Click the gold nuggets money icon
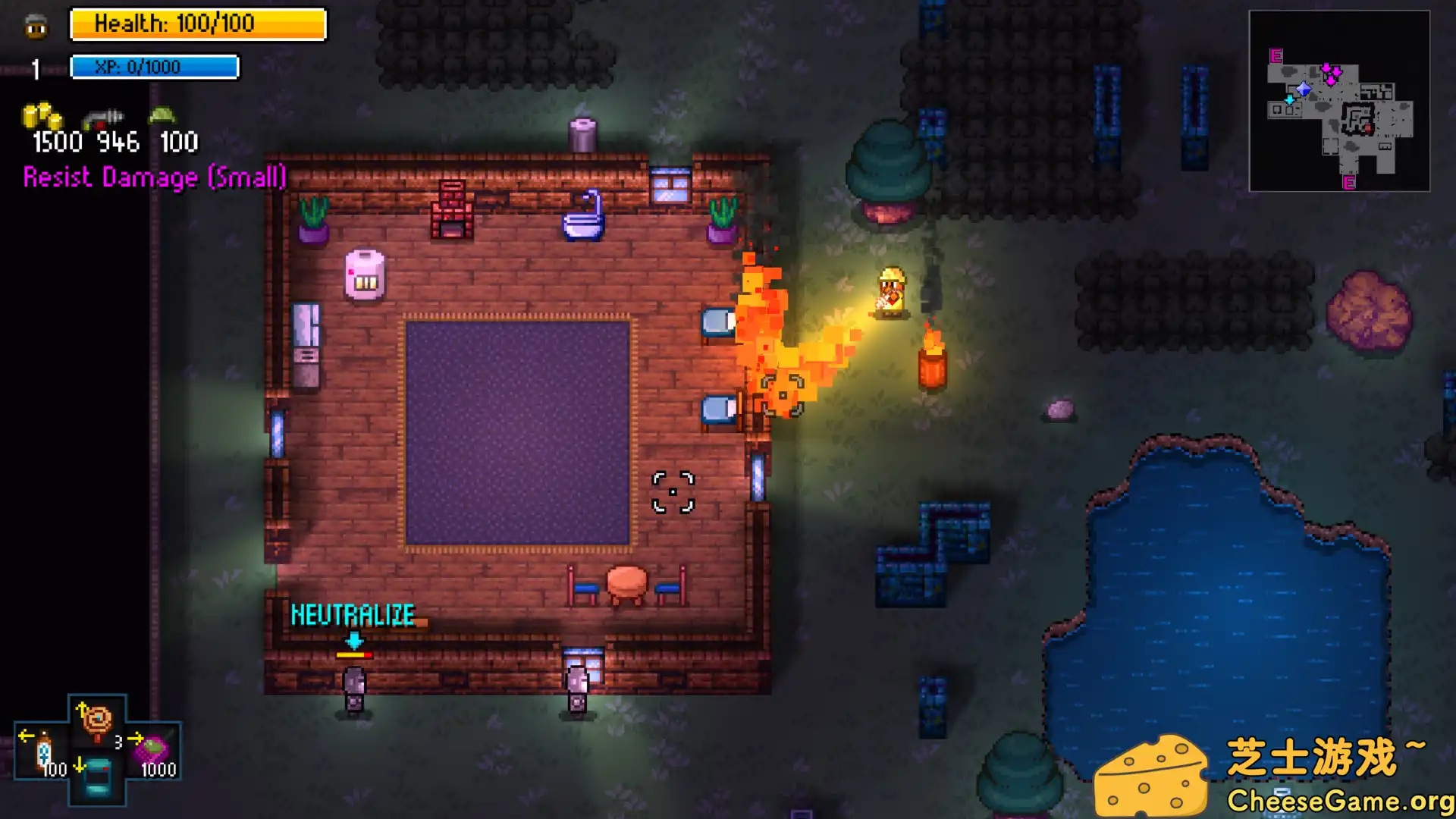The width and height of the screenshot is (1456, 819). (x=42, y=118)
